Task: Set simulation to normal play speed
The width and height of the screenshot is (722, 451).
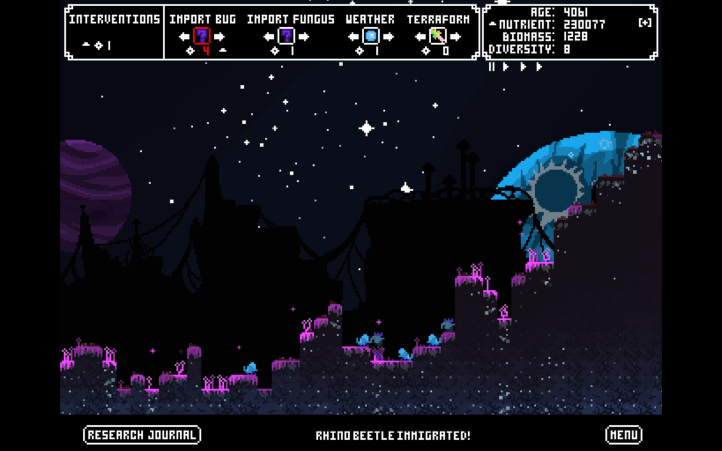Action: click(506, 67)
